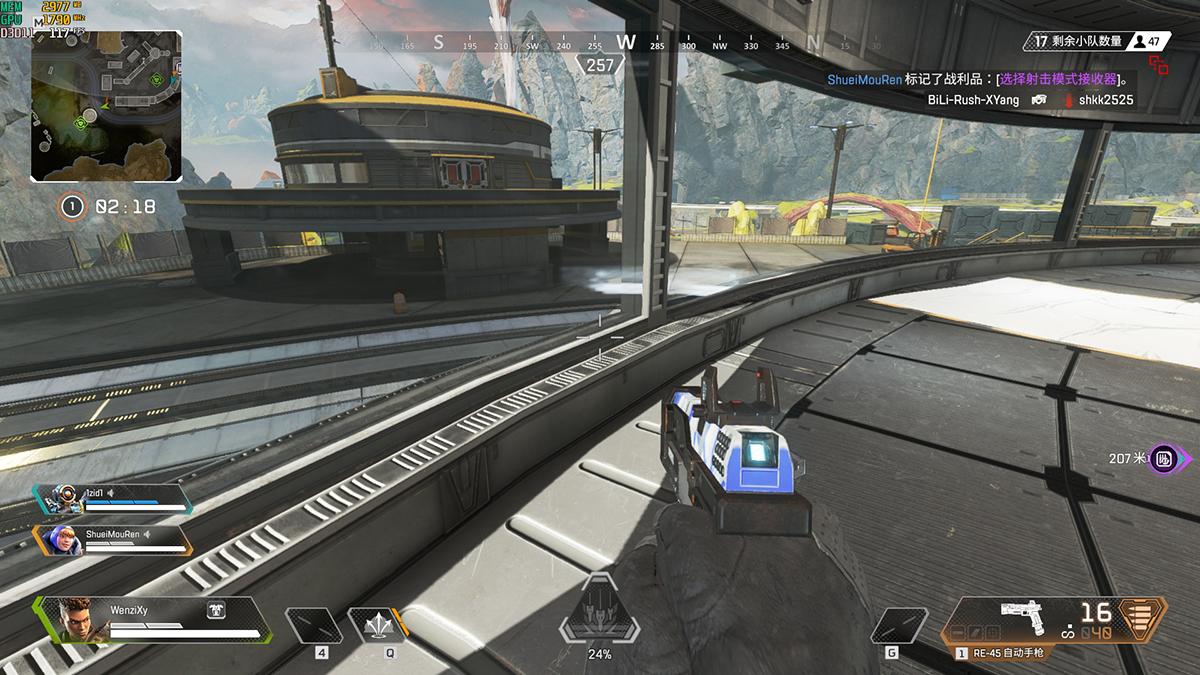1200x675 pixels.
Task: Click the red squares icon below squad counter
Action: pyautogui.click(x=1159, y=65)
